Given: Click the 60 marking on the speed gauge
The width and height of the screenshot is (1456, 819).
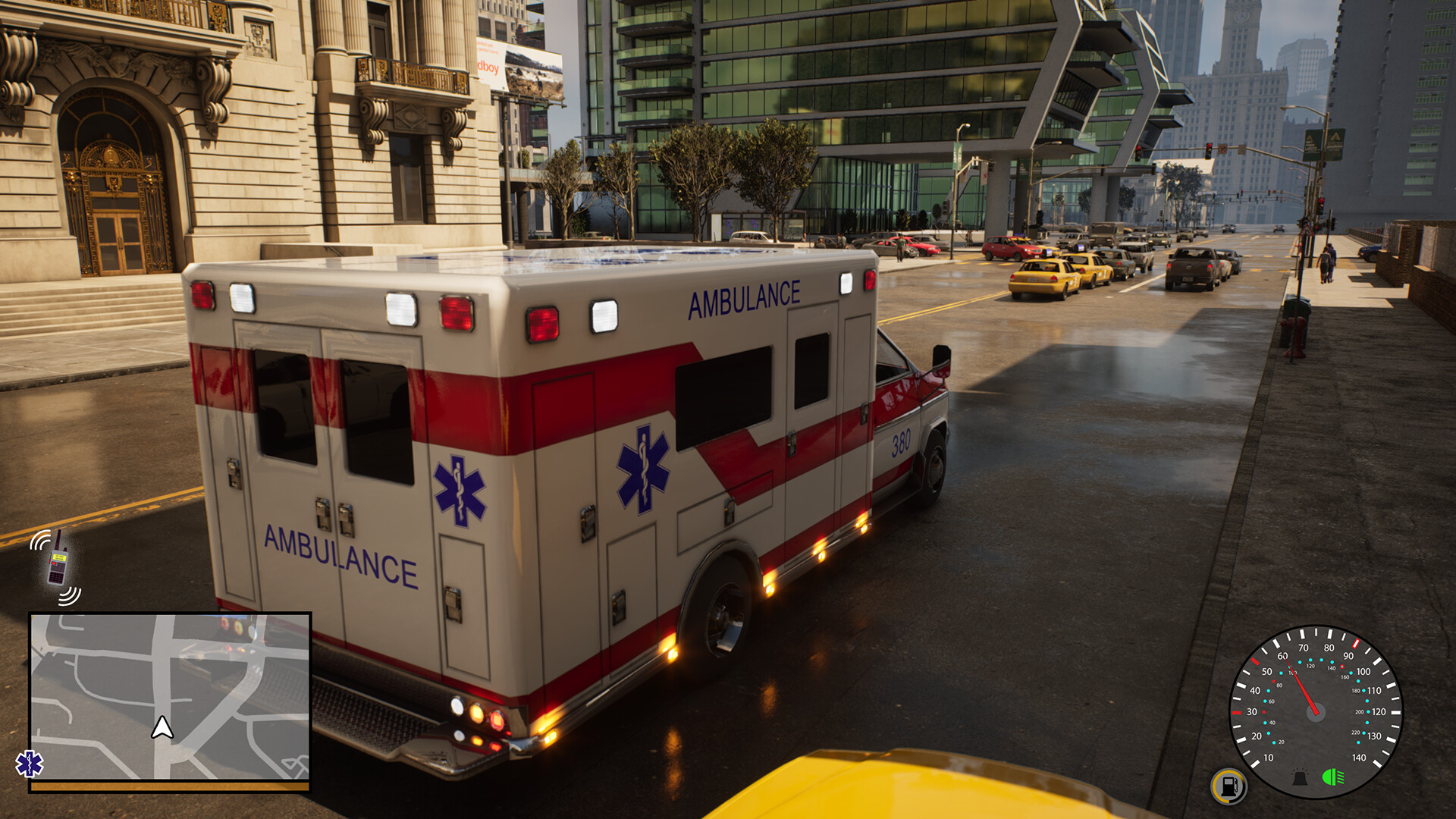Looking at the screenshot, I should 1283,656.
